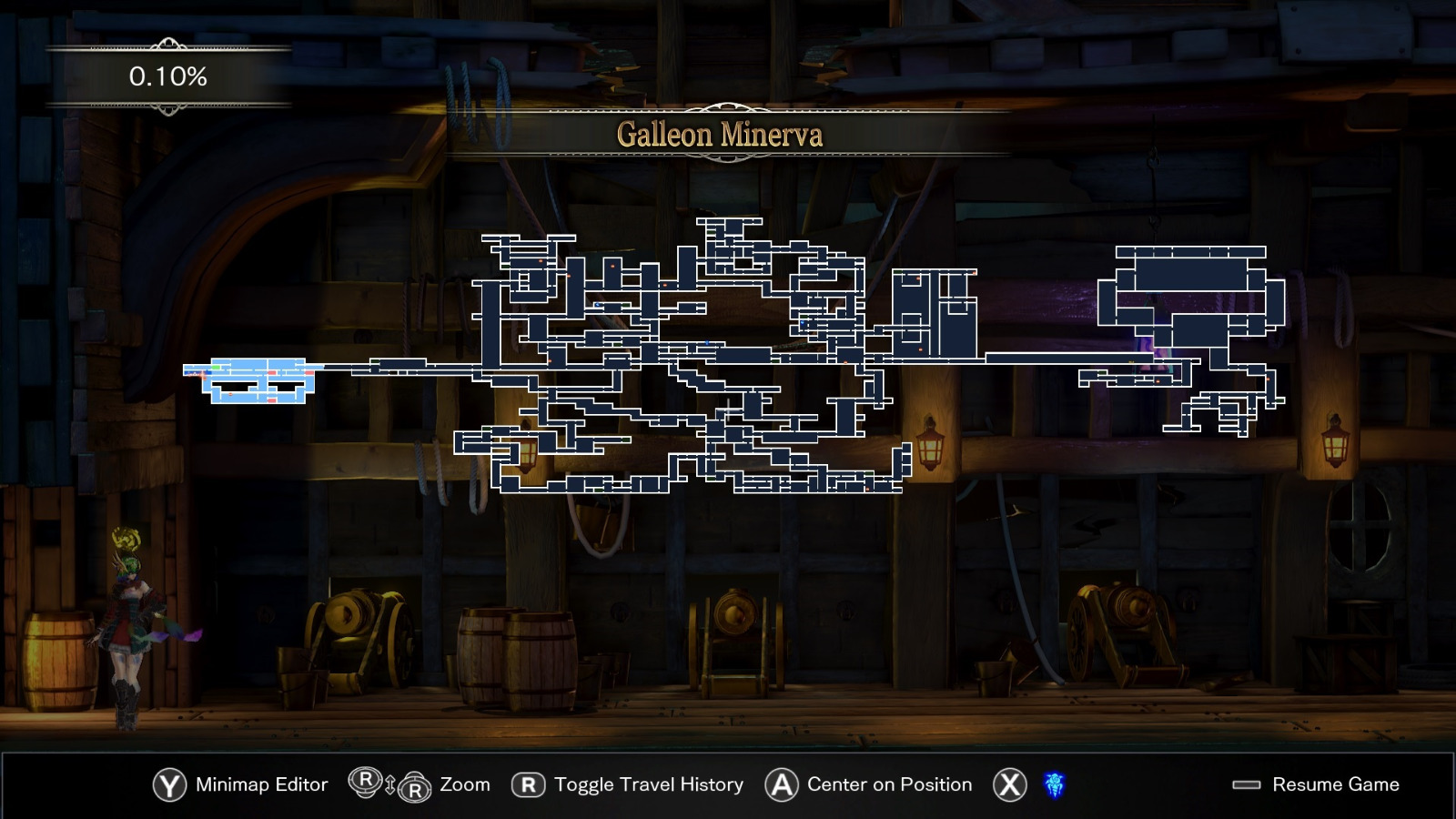This screenshot has width=1456, height=819.
Task: Click the flashing player position marker
Action: [x=202, y=375]
